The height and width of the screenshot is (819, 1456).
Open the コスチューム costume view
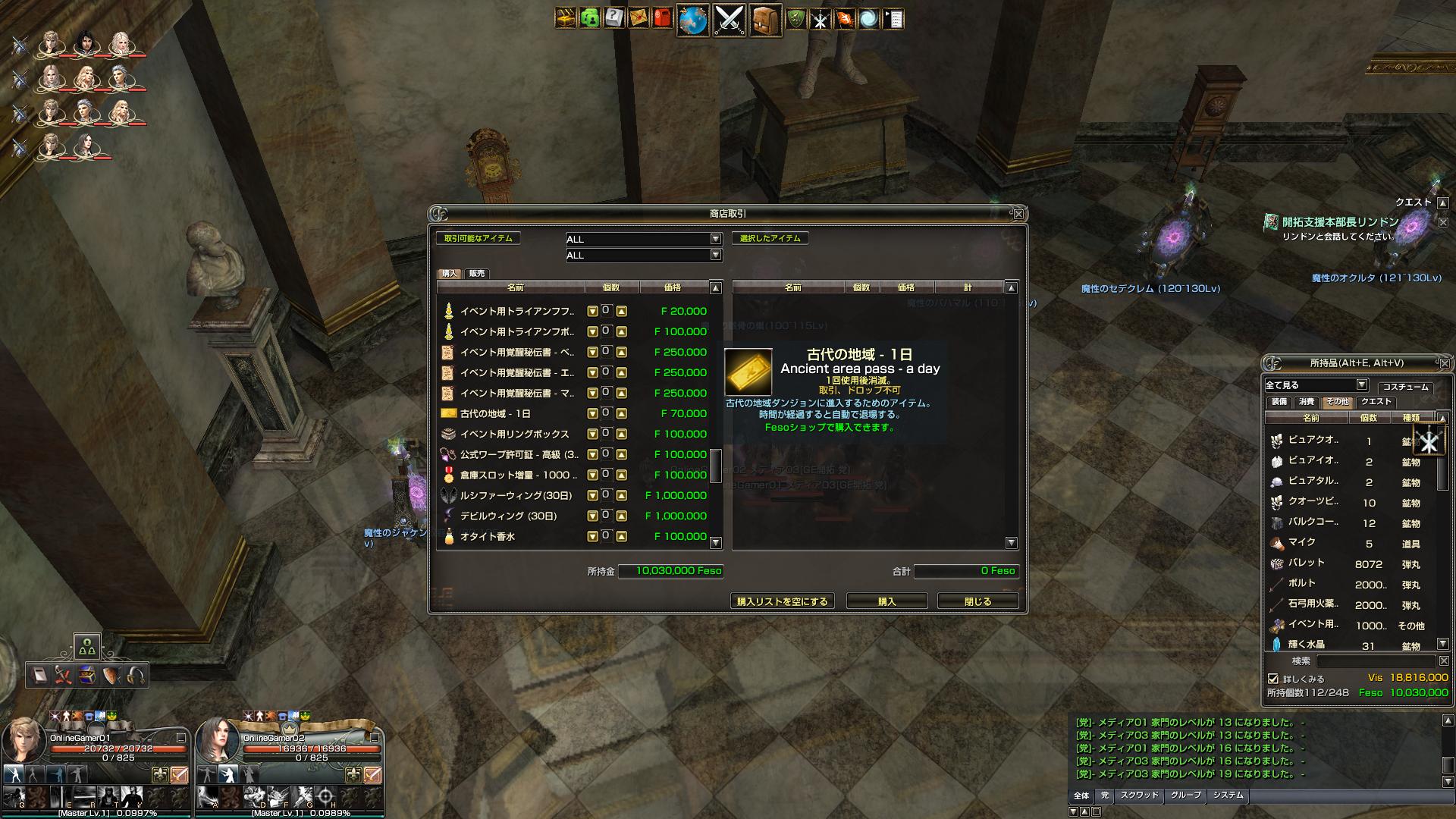pyautogui.click(x=1405, y=387)
